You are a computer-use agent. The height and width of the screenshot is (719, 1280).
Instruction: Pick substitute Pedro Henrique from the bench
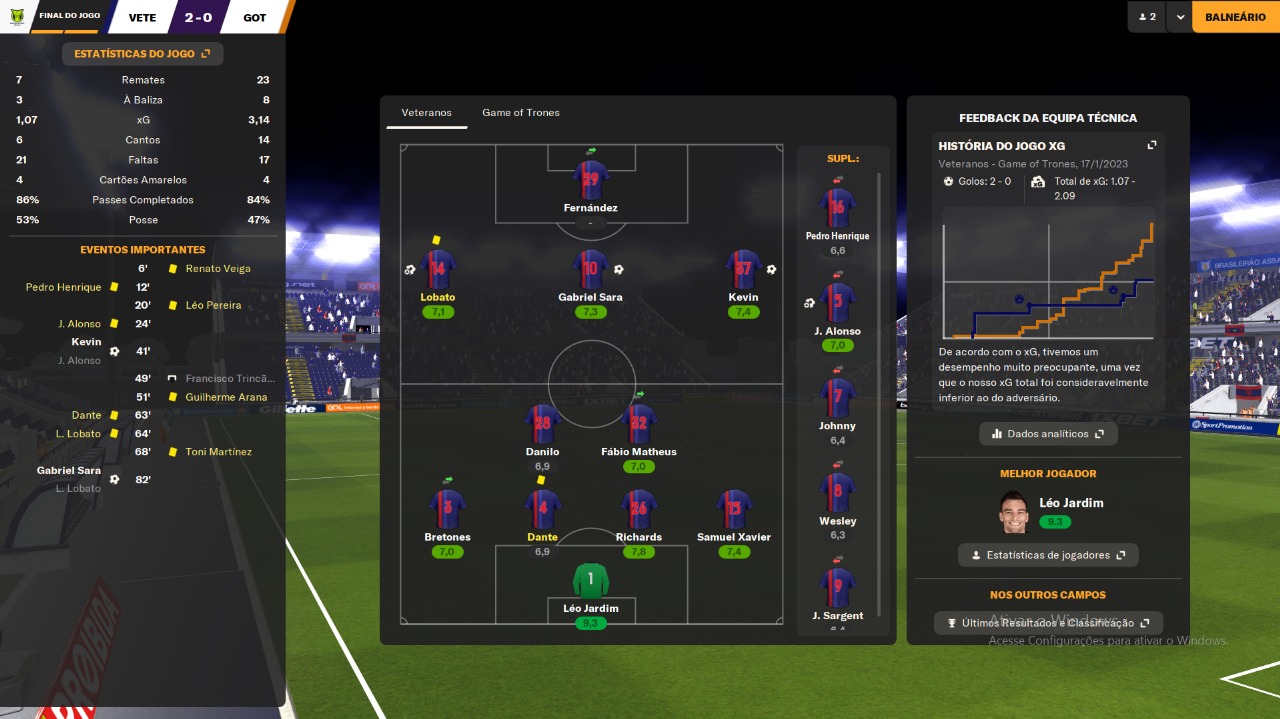tap(837, 208)
